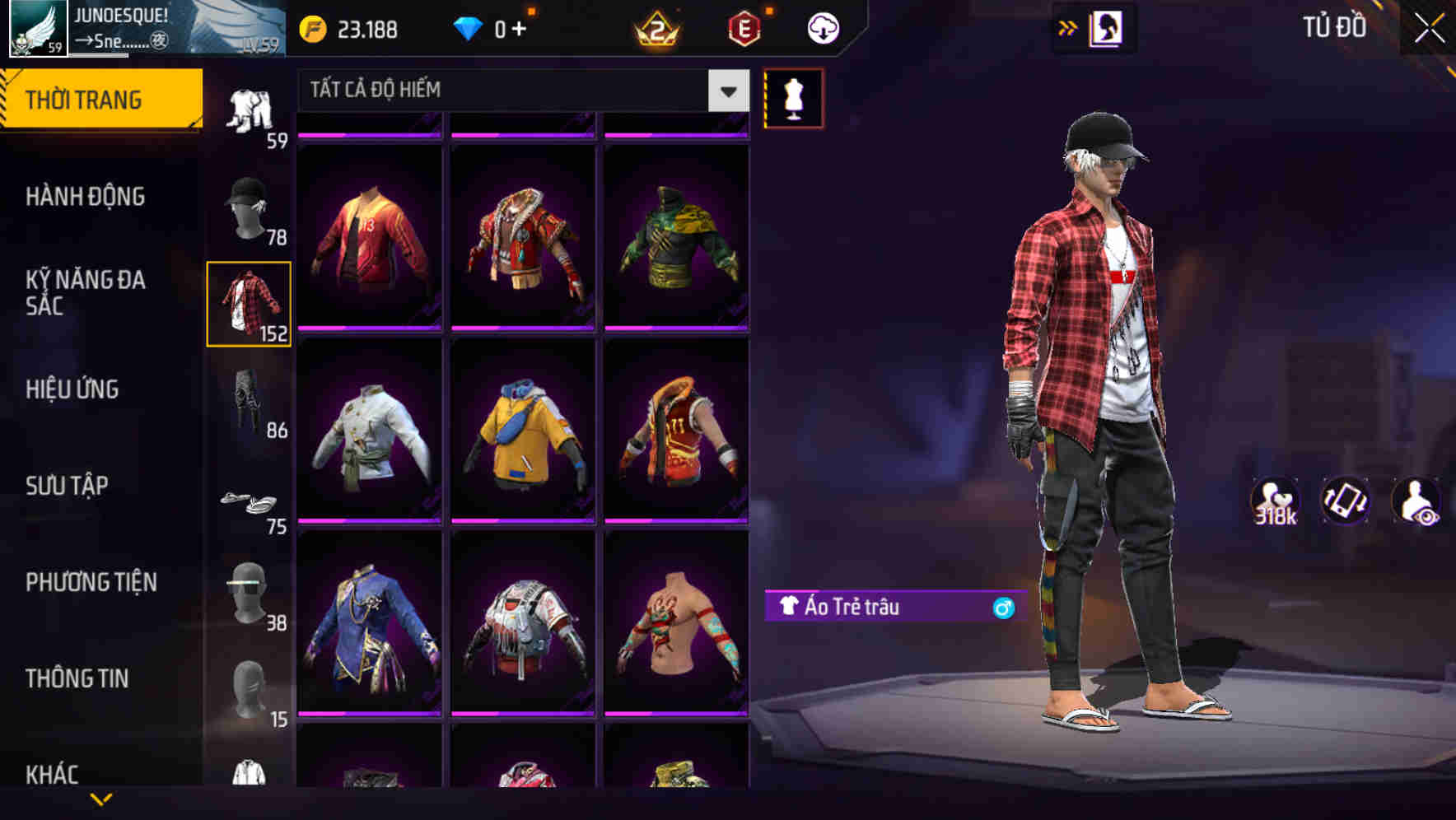Open the SƯU TẬP menu section
Viewport: 1456px width, 820px height.
(x=68, y=486)
